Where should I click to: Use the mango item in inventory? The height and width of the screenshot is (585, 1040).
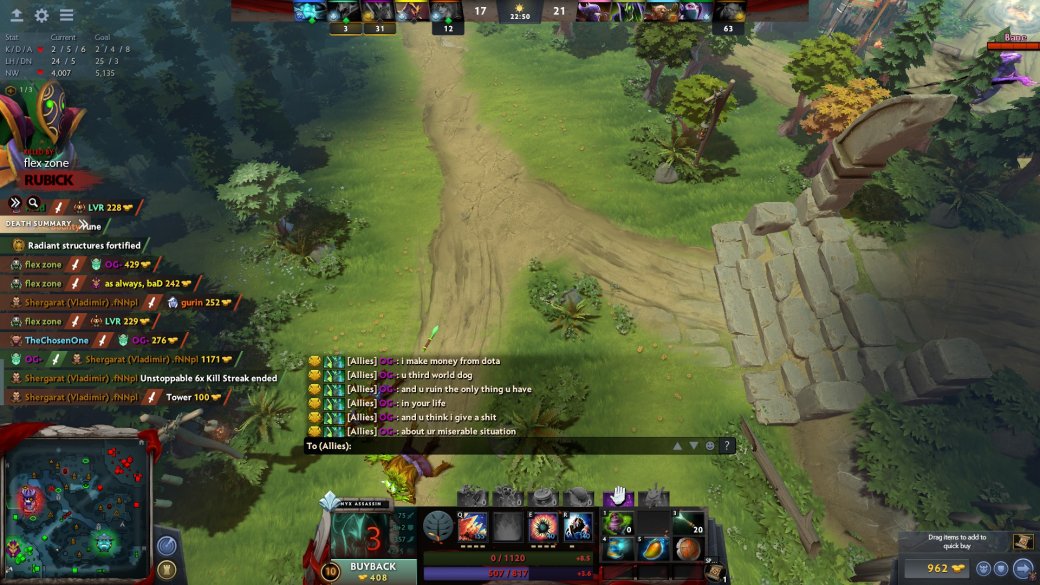(654, 549)
